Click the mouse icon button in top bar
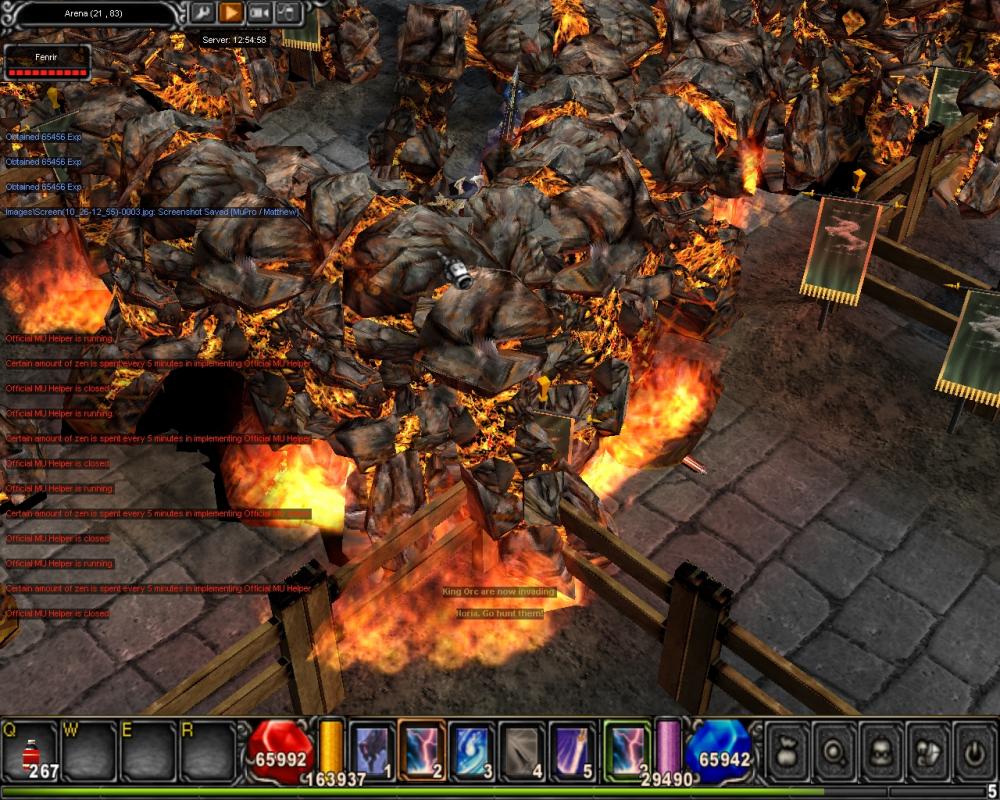1000x800 pixels. tap(288, 13)
